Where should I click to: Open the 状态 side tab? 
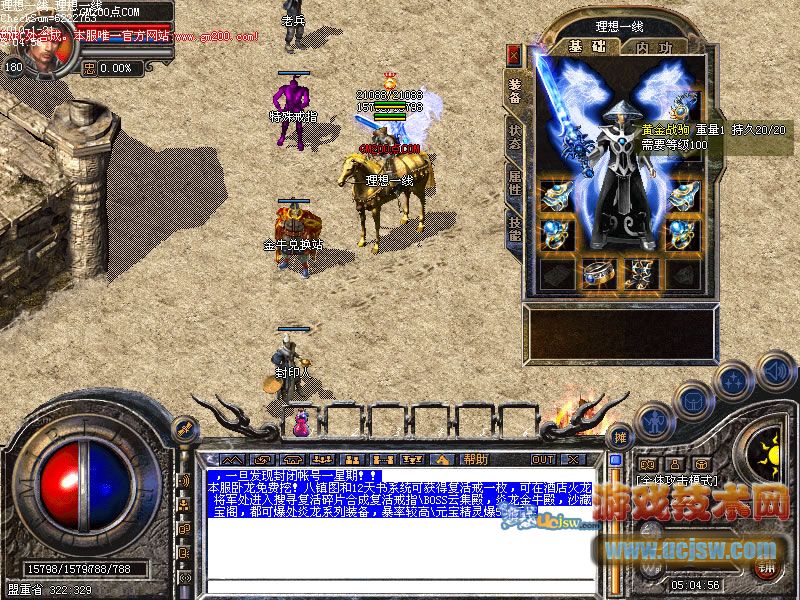[x=514, y=137]
